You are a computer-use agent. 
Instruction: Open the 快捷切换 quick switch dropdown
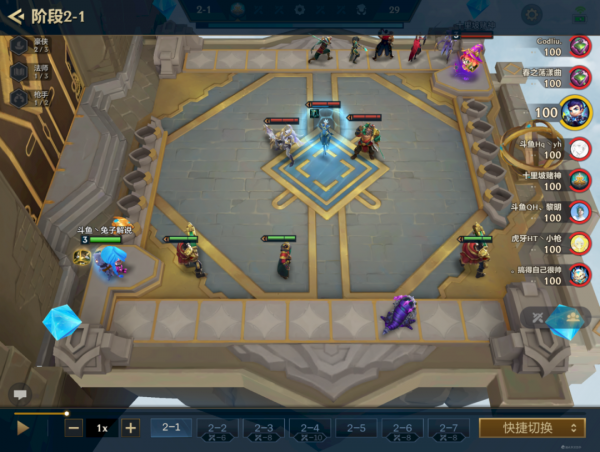[532, 428]
